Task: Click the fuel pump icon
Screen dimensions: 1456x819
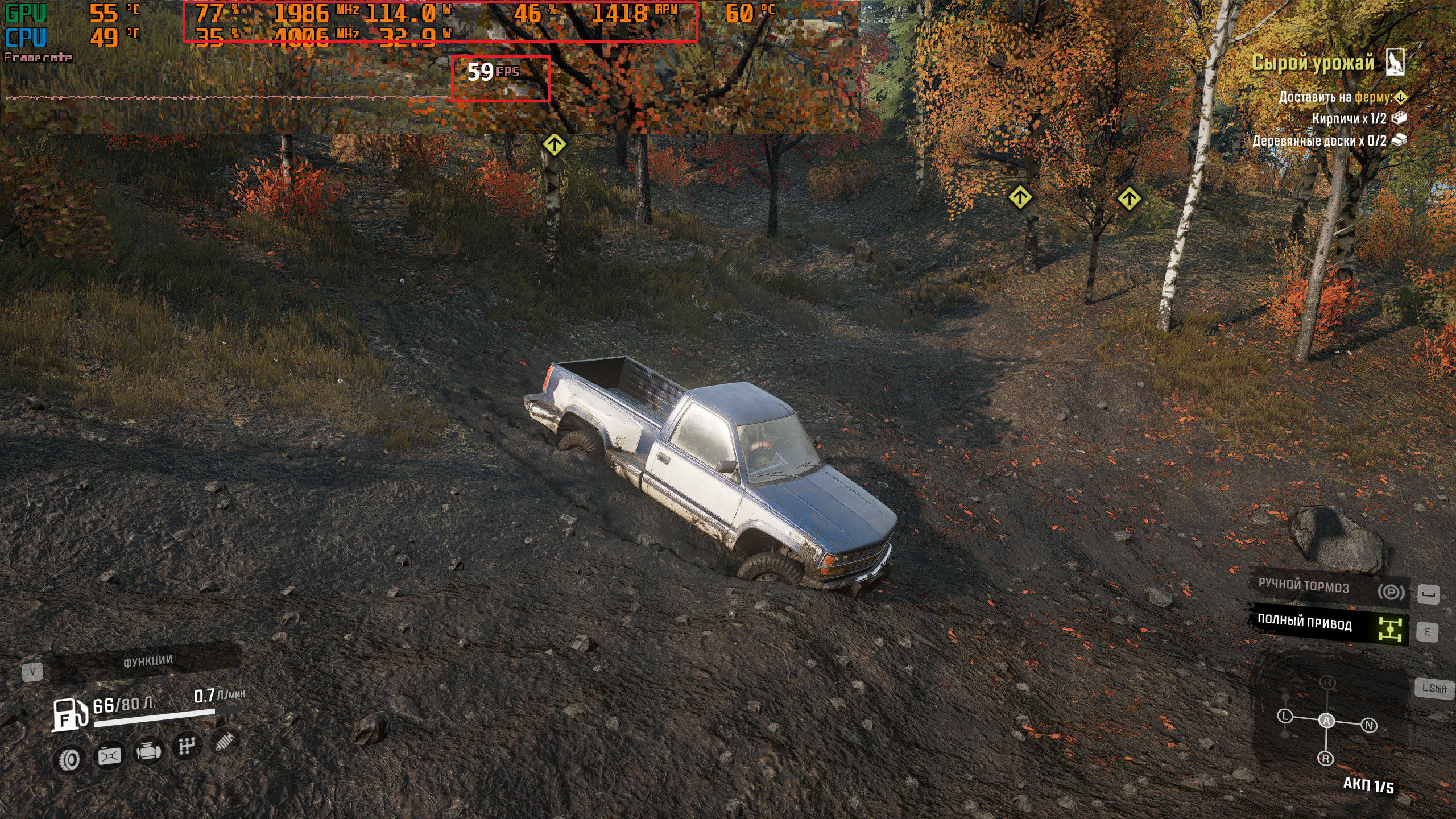Action: pyautogui.click(x=69, y=714)
